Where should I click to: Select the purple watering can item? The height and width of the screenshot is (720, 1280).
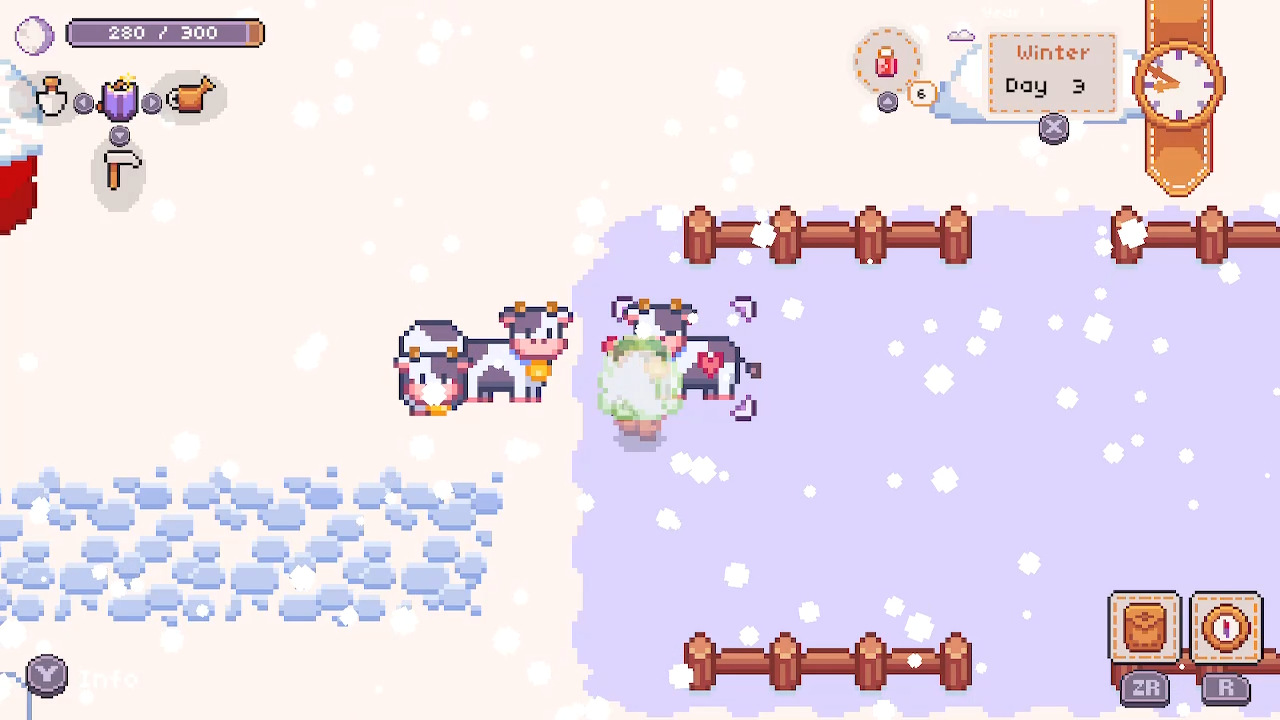pos(119,98)
